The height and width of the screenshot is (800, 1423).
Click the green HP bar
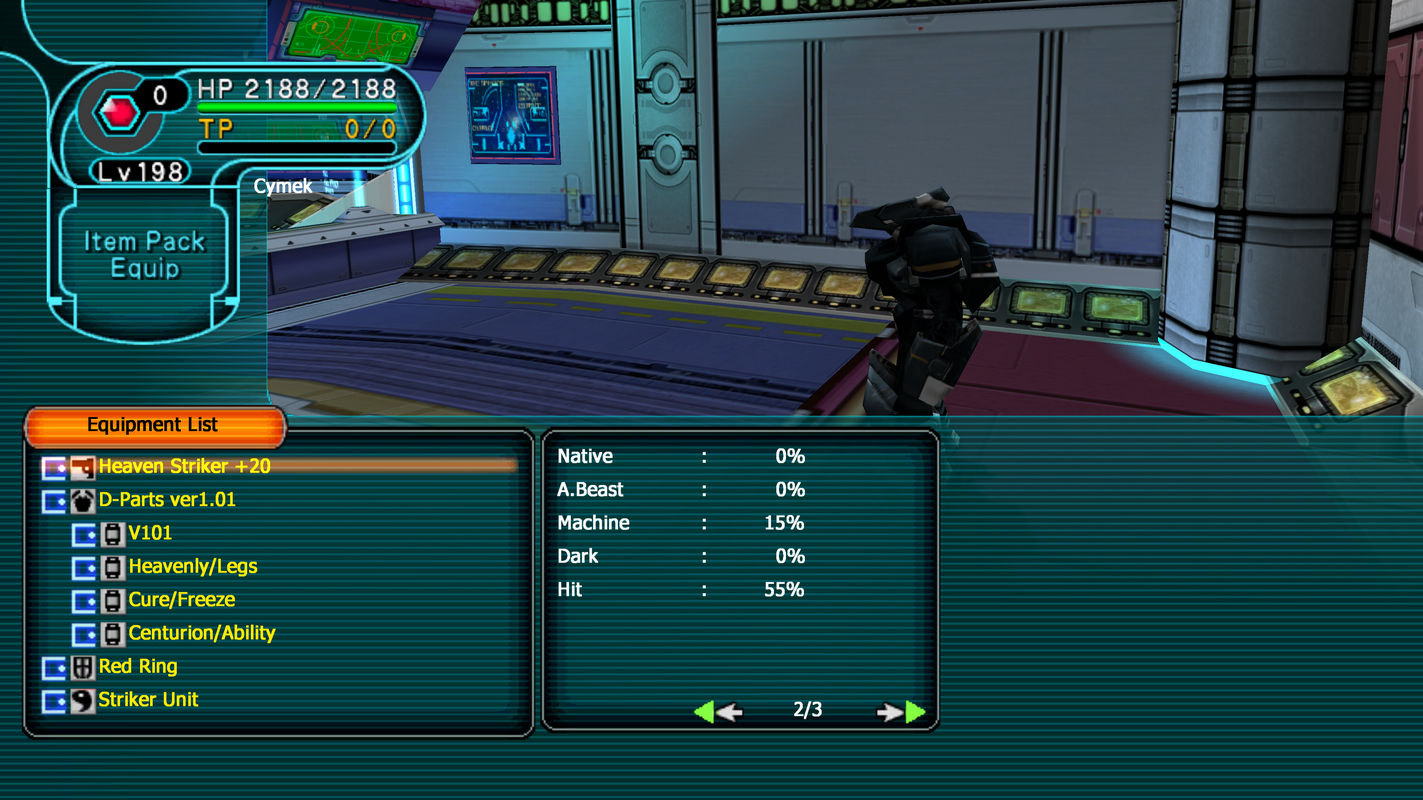(295, 105)
